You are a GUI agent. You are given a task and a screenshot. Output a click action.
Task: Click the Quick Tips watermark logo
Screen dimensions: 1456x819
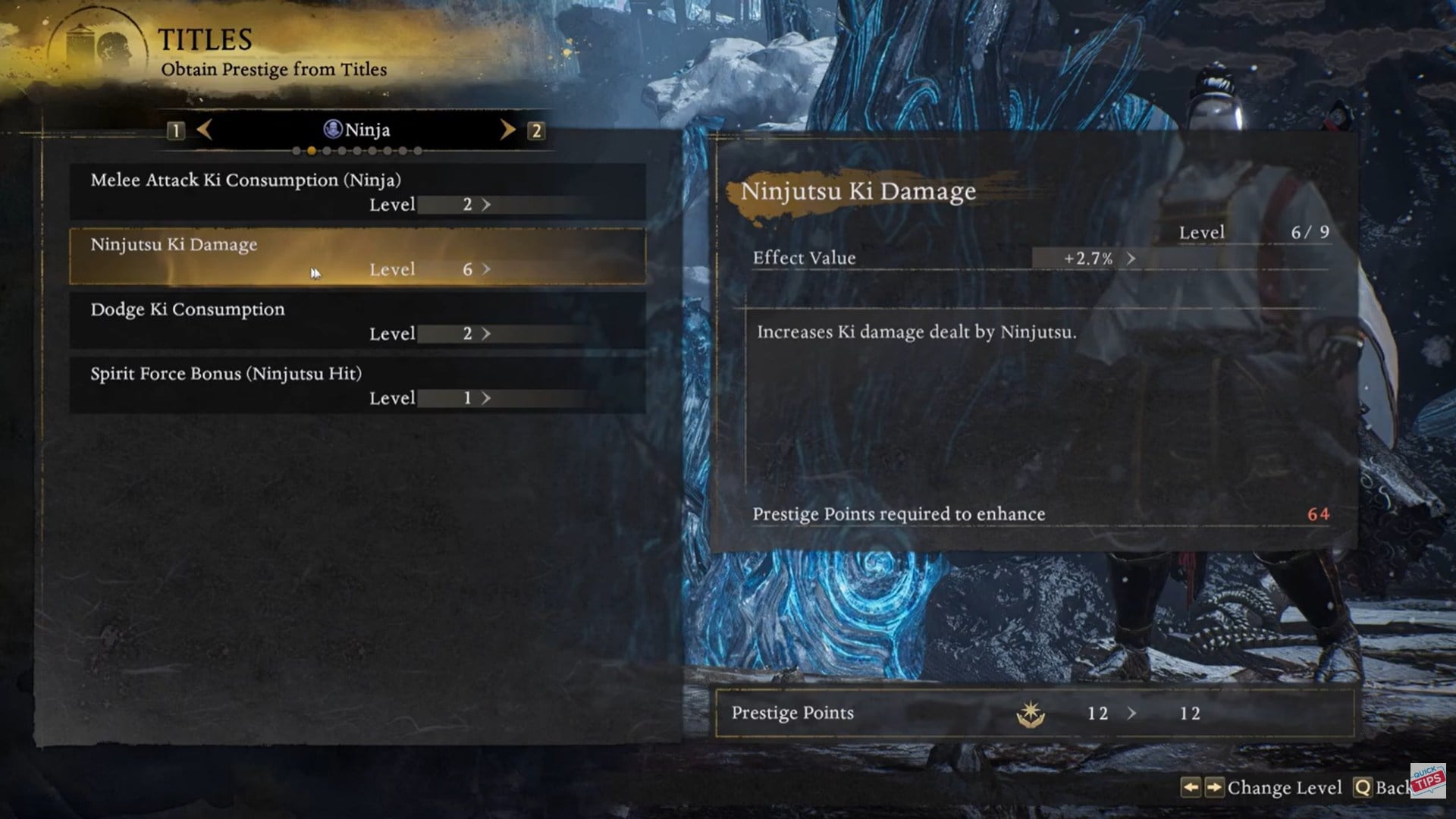point(1428,780)
